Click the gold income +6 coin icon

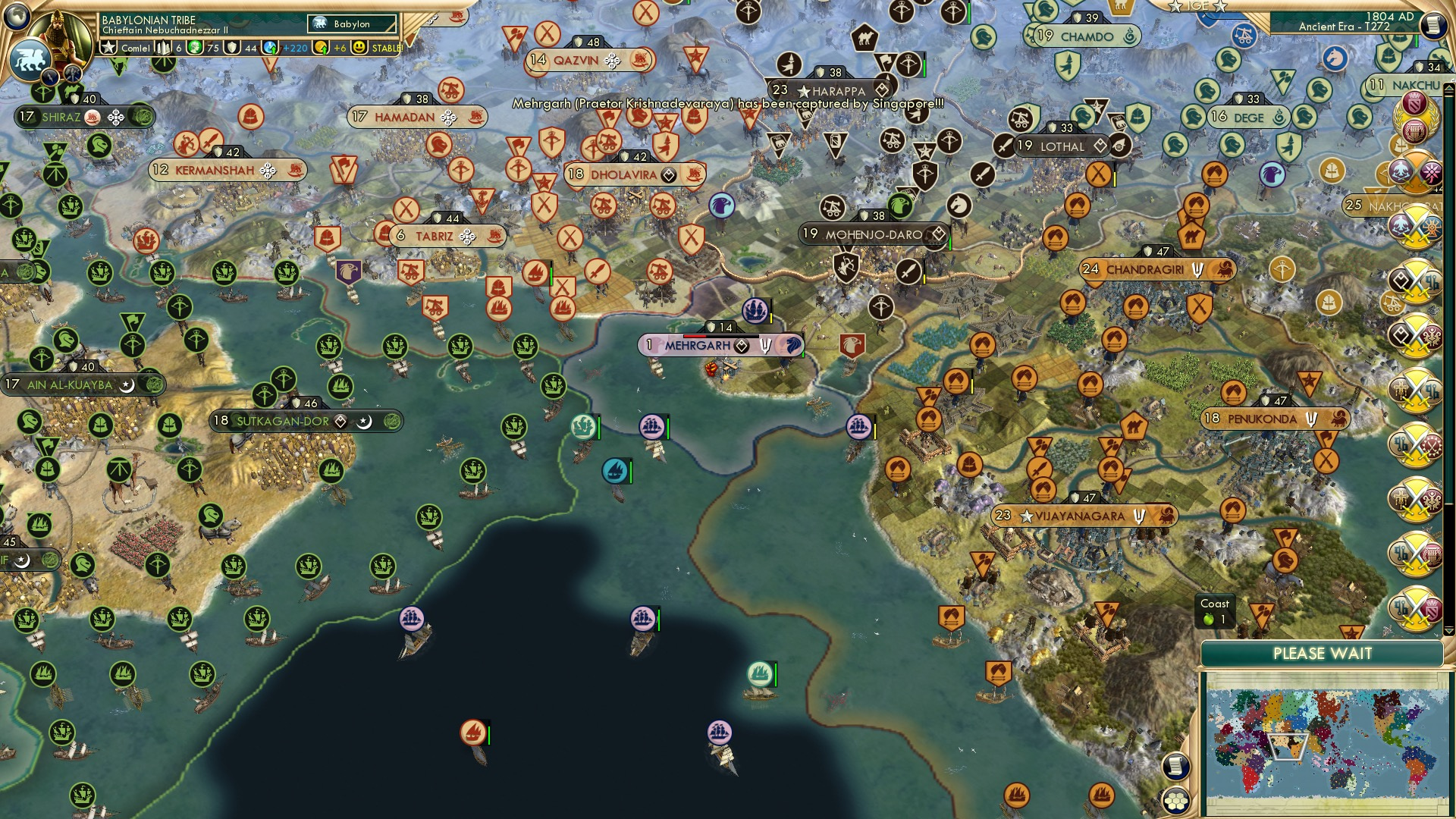pyautogui.click(x=321, y=48)
